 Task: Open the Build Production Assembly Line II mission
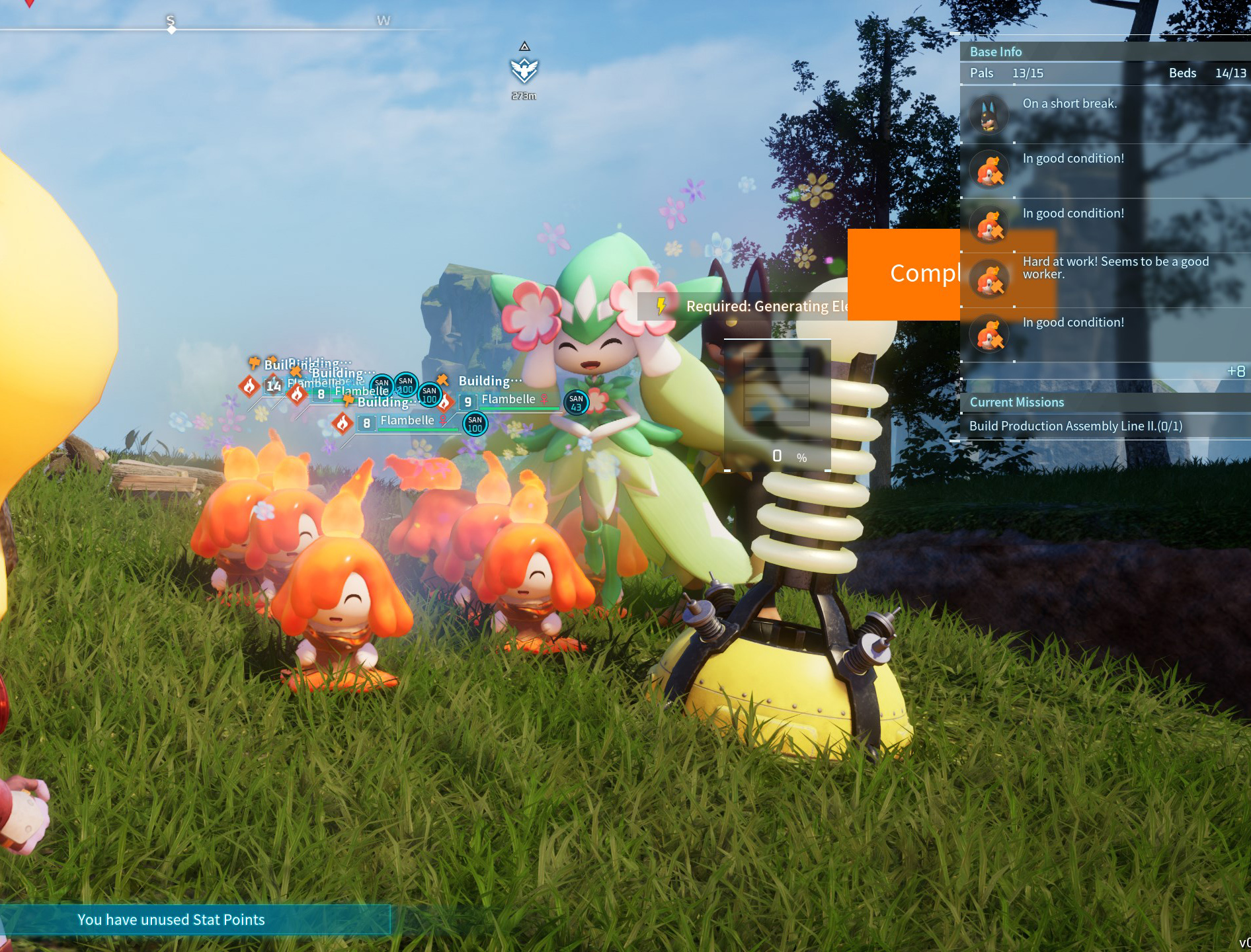coord(1075,426)
